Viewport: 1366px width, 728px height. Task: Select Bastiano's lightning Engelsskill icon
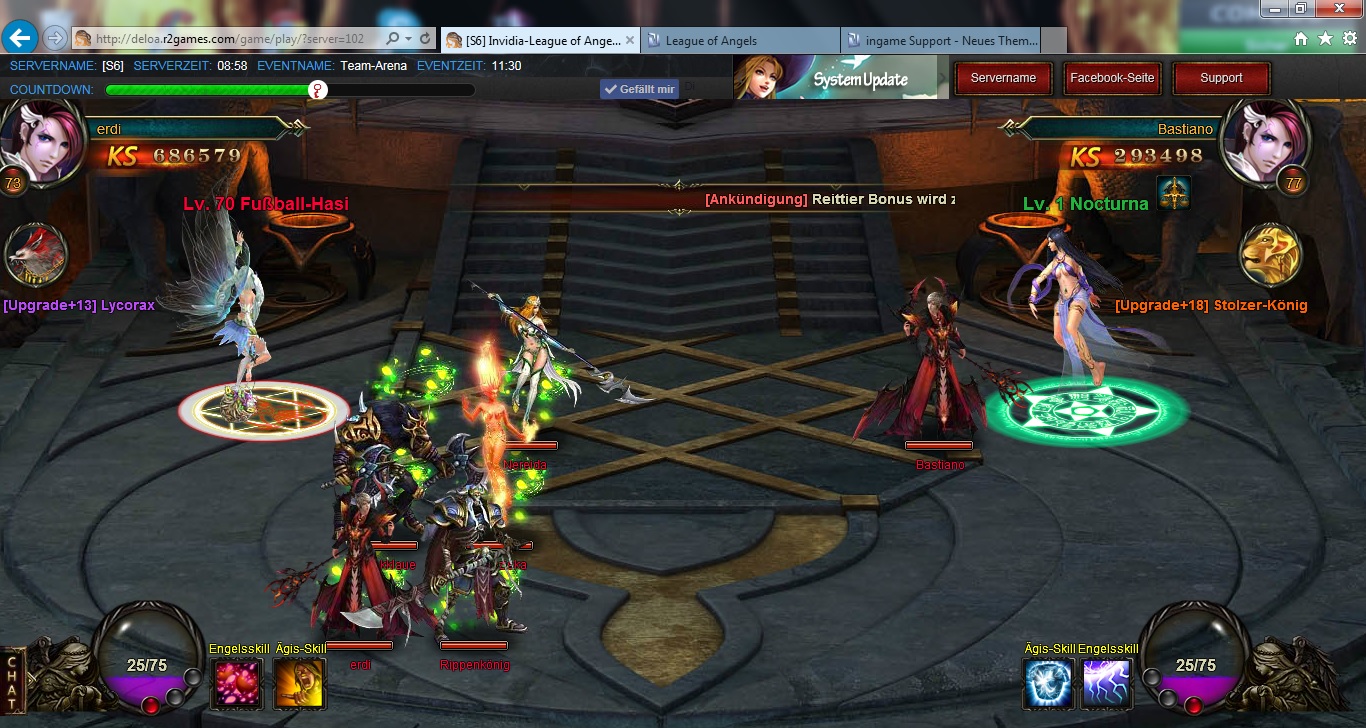1107,683
